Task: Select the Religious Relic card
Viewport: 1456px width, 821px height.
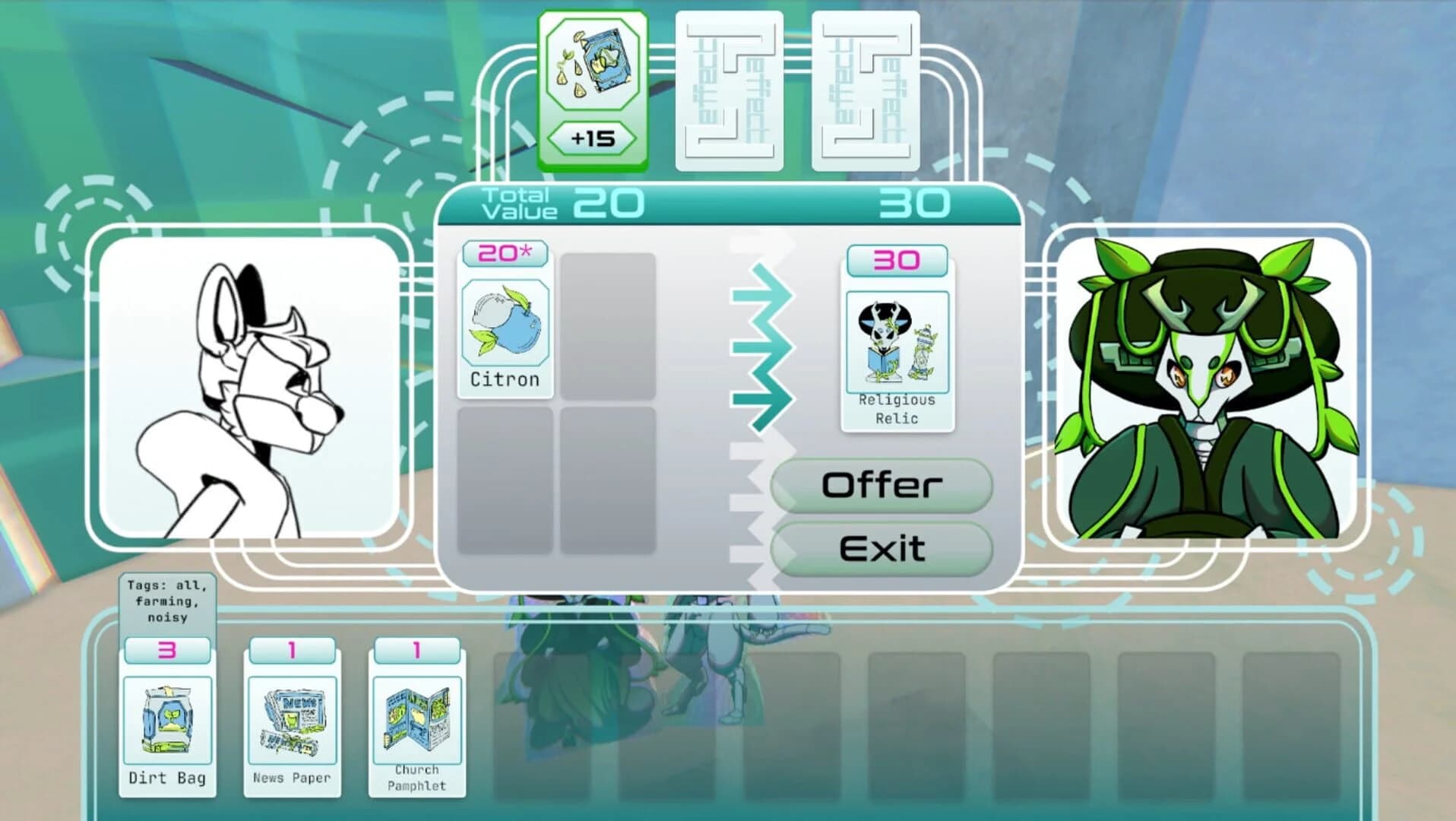Action: pyautogui.click(x=897, y=342)
